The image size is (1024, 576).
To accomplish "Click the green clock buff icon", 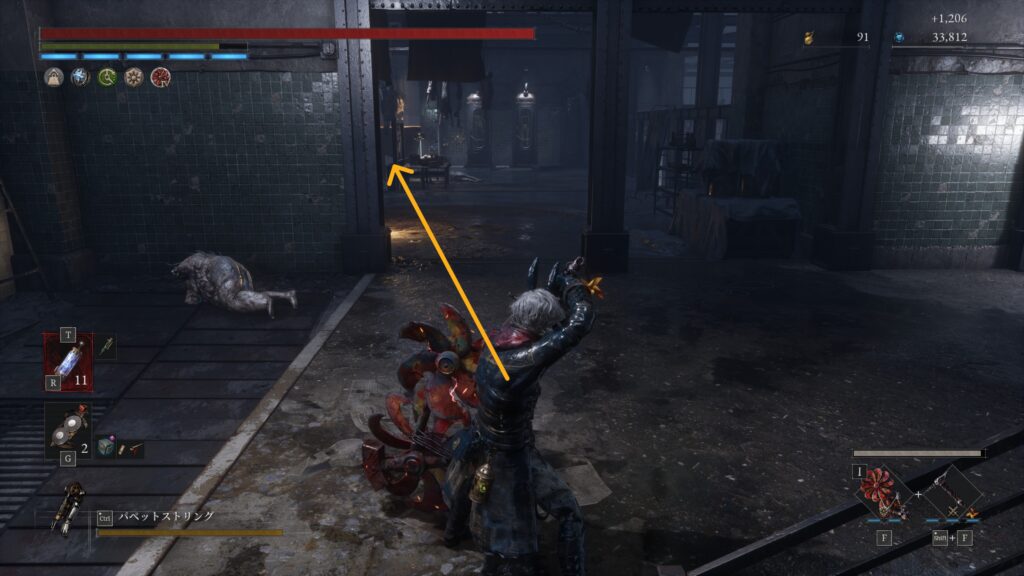I will tap(107, 77).
